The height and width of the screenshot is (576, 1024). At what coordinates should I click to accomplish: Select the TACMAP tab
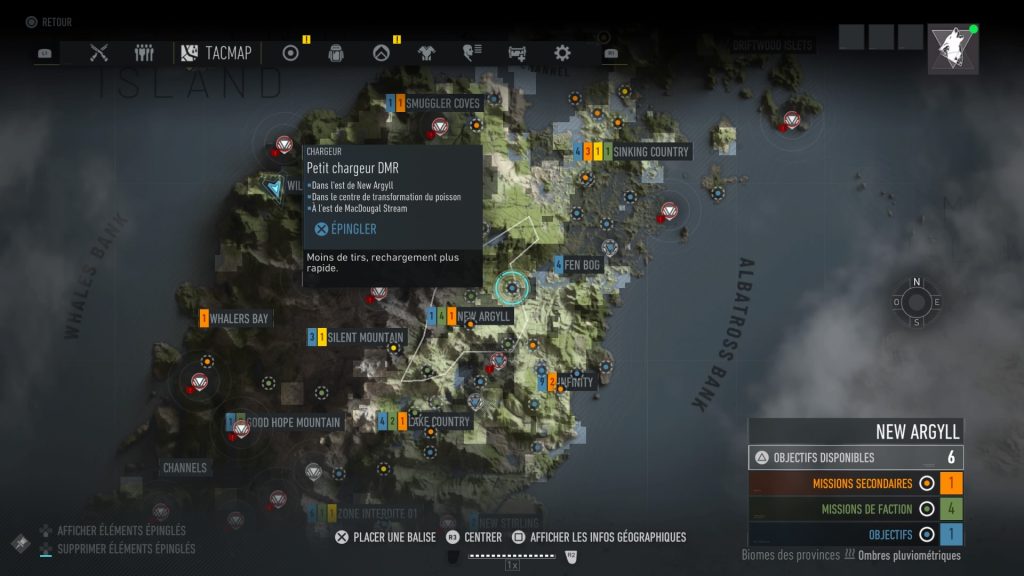click(217, 53)
